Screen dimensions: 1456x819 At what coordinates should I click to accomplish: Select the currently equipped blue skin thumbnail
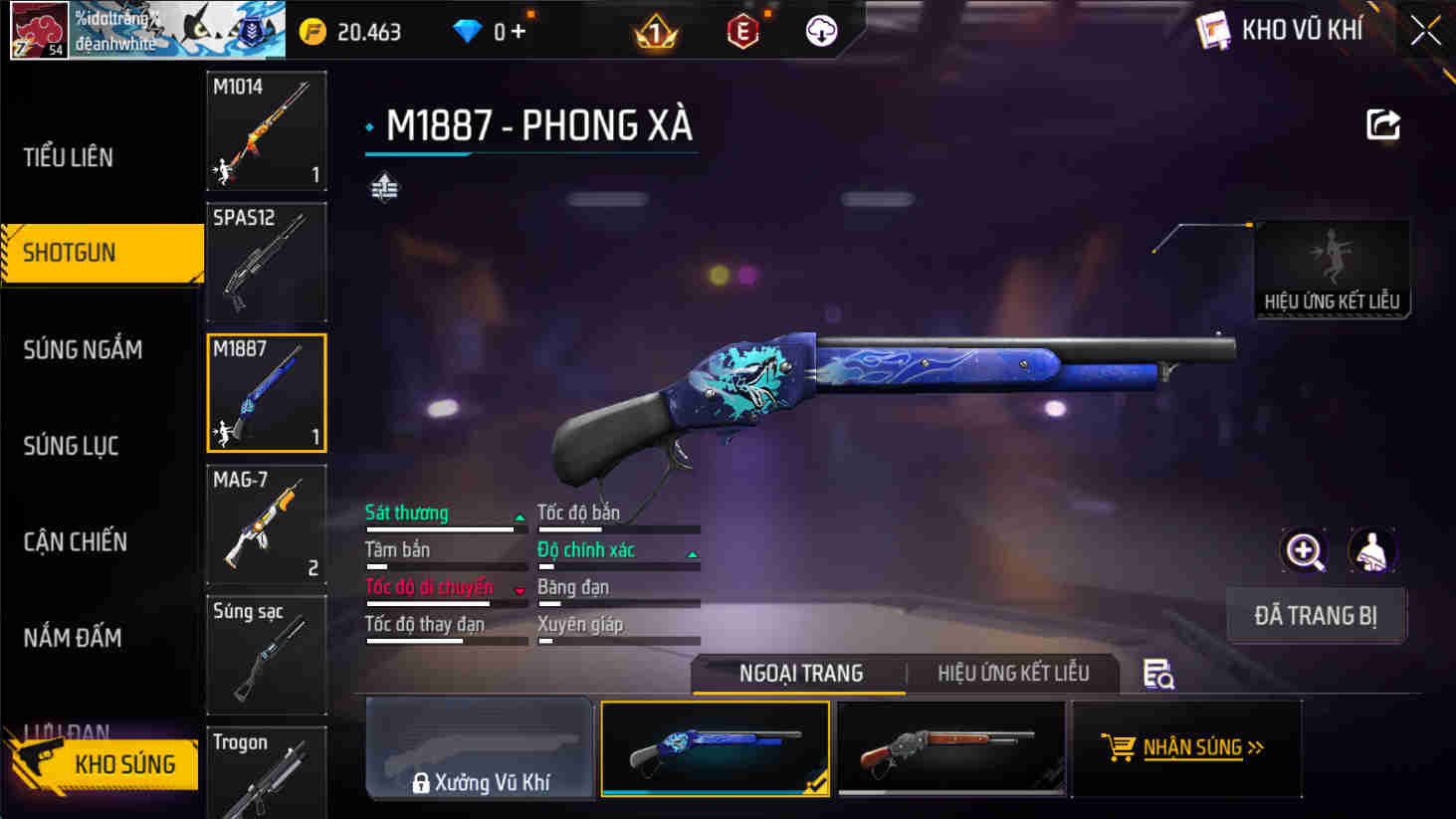(x=715, y=747)
